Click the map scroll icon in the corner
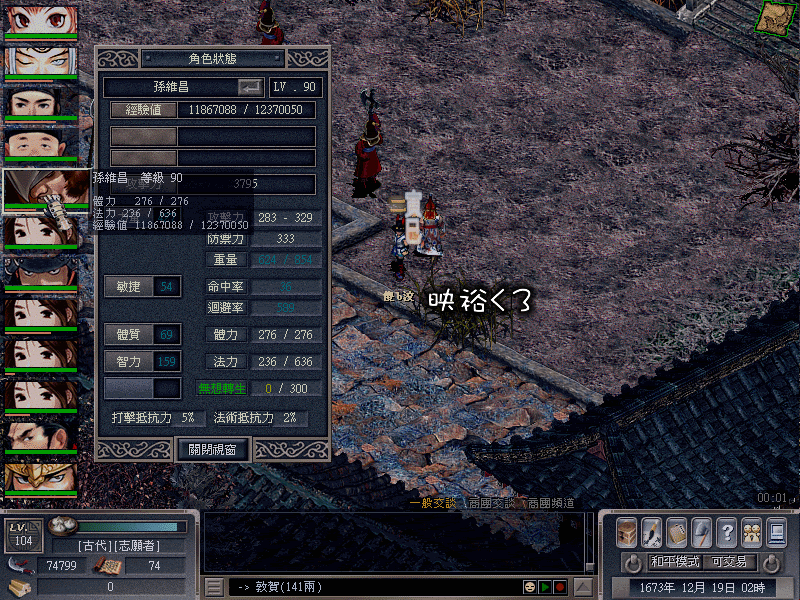This screenshot has width=800, height=600. (x=773, y=17)
